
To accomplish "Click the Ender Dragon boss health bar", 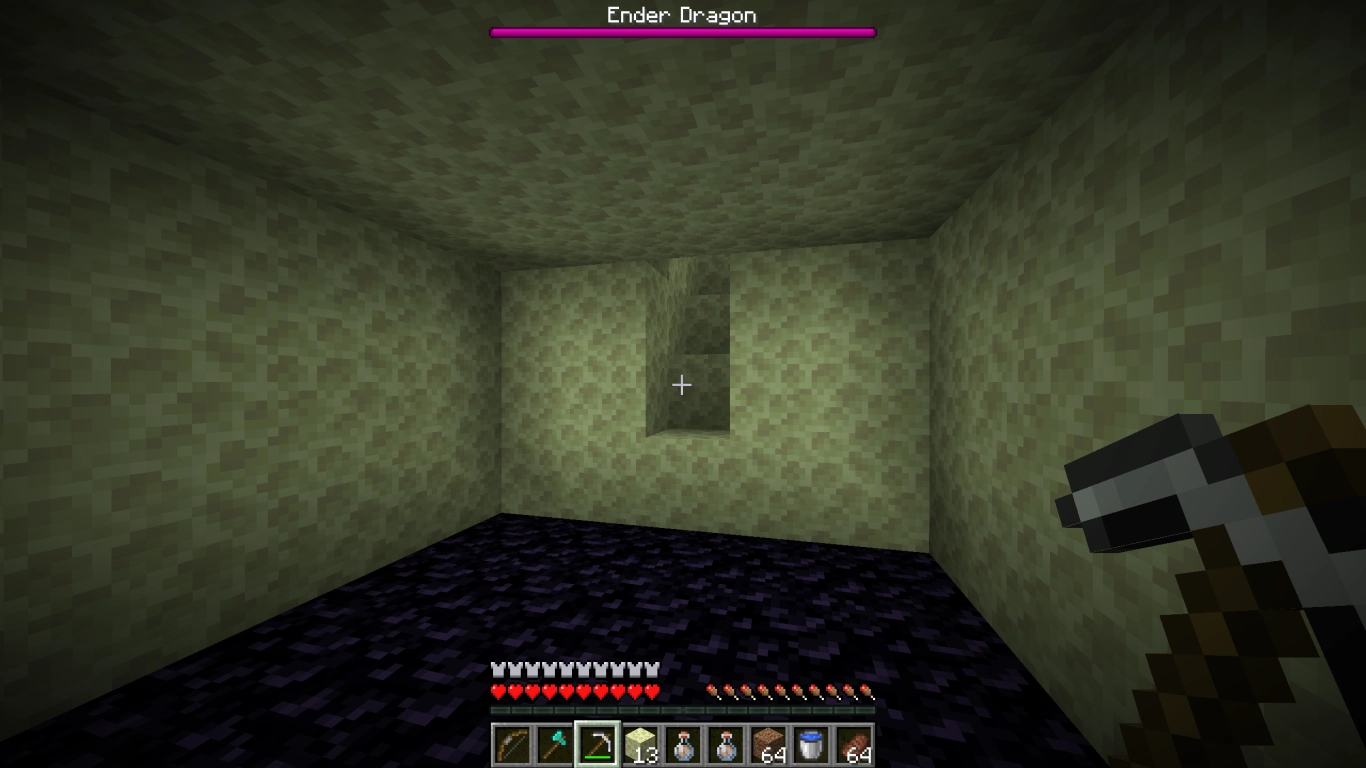I will tap(681, 31).
